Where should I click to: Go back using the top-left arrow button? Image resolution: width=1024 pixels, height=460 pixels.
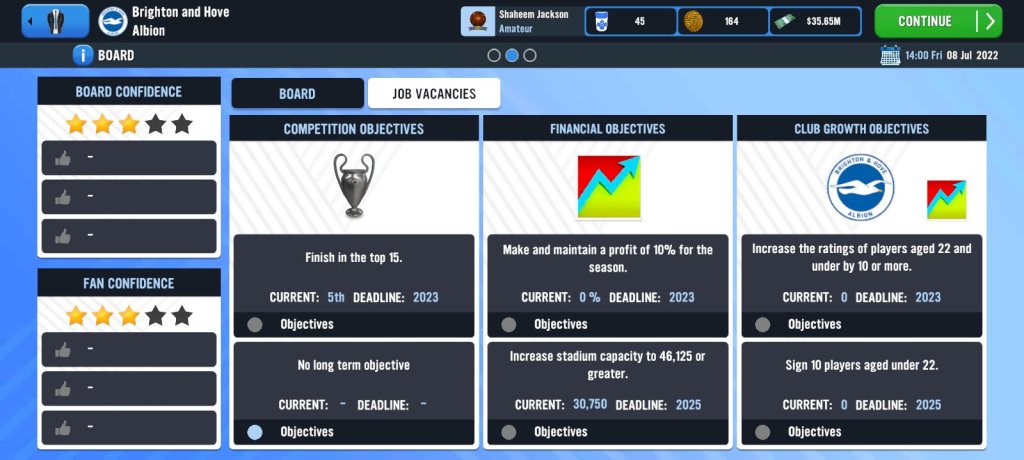click(54, 21)
